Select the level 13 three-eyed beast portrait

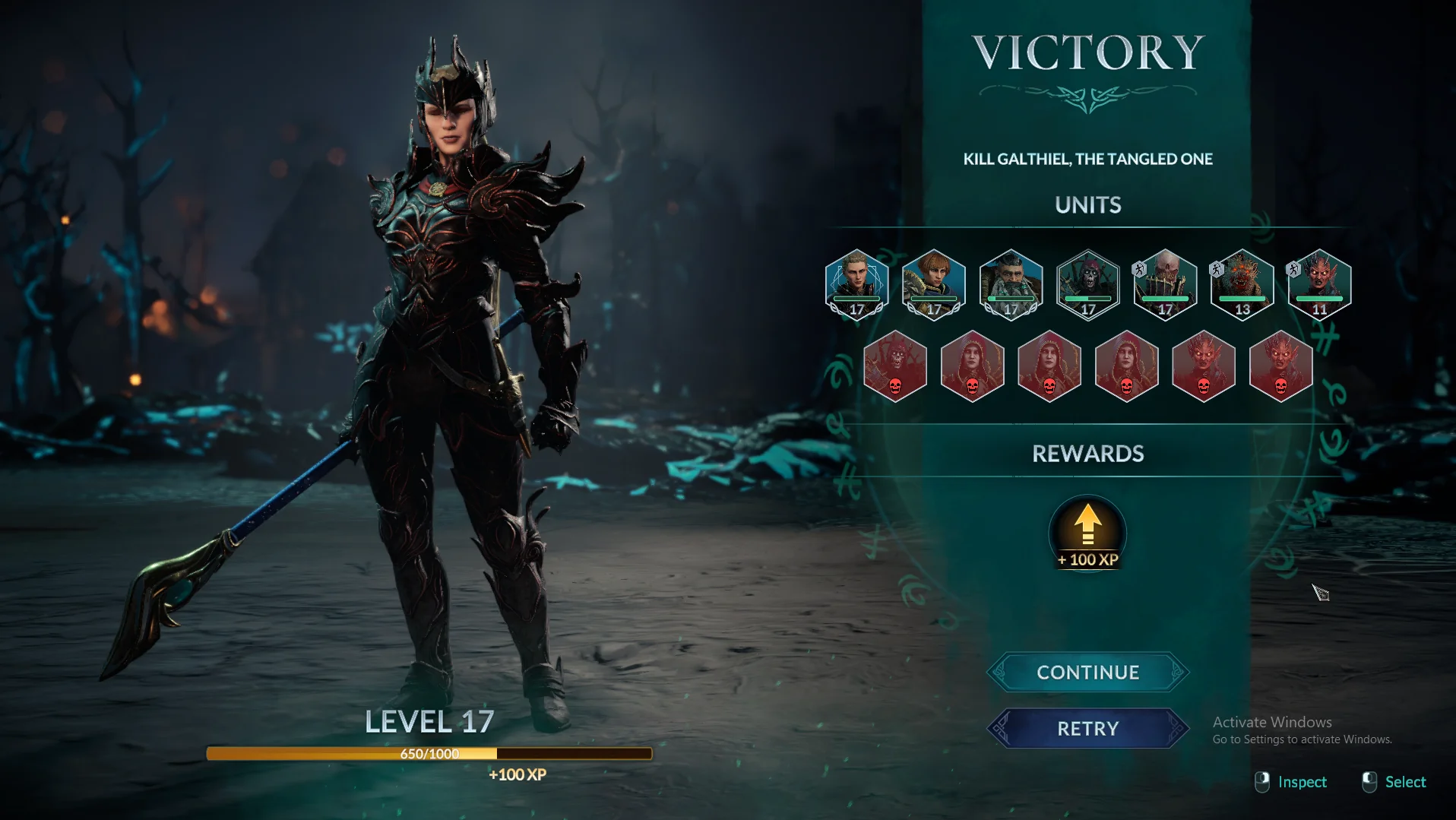(x=1242, y=284)
